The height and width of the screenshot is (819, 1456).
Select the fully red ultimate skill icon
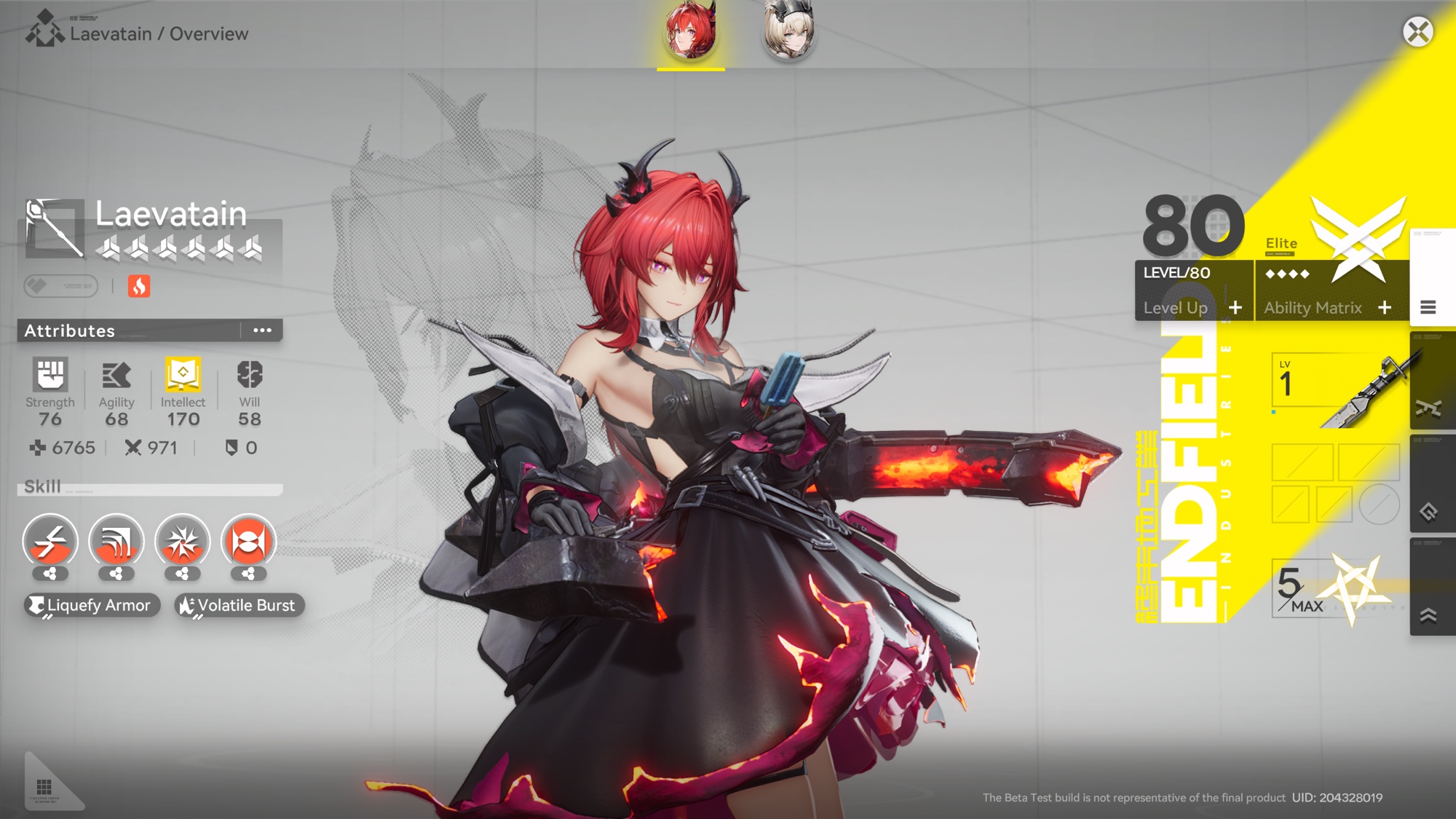click(248, 542)
